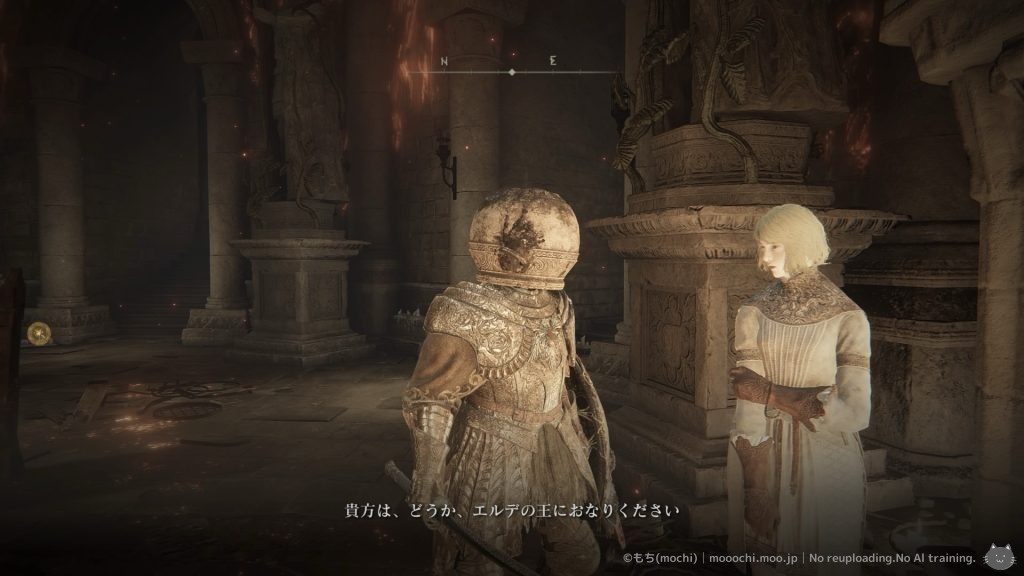Viewport: 1024px width, 576px height.
Task: Select the golden site of grace marker
Action: (x=38, y=333)
